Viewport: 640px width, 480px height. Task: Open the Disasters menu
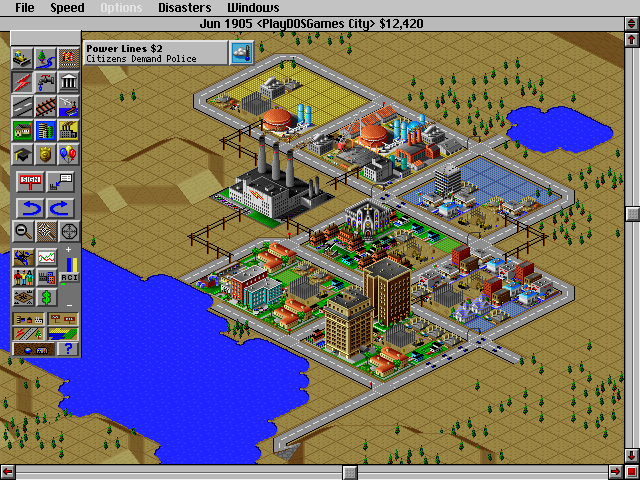pos(184,8)
